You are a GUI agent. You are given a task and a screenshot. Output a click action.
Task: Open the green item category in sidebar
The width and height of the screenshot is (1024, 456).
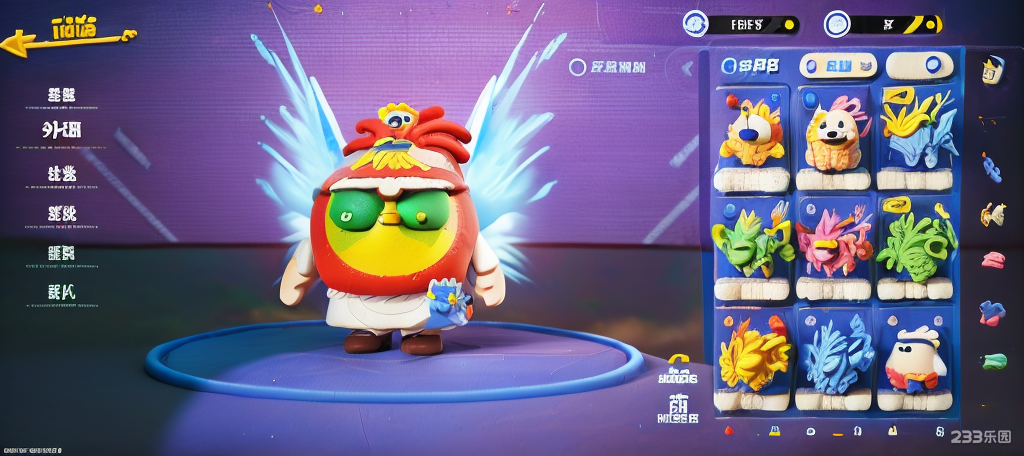pyautogui.click(x=993, y=361)
